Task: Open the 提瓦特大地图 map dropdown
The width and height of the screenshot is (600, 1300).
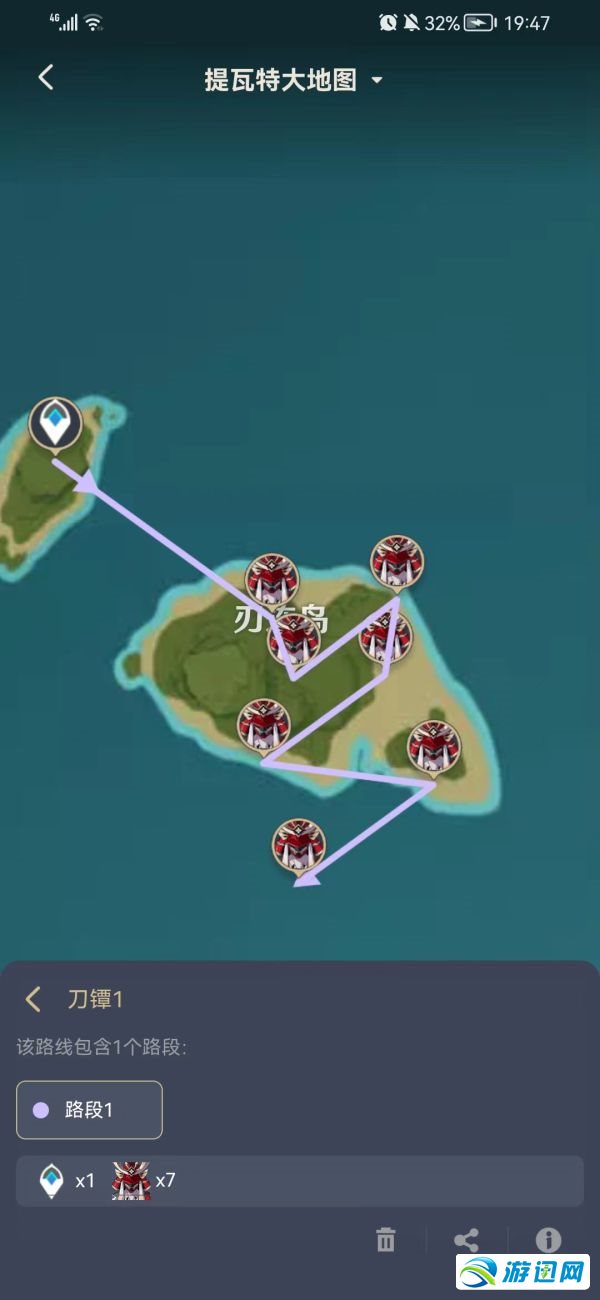Action: pos(293,80)
